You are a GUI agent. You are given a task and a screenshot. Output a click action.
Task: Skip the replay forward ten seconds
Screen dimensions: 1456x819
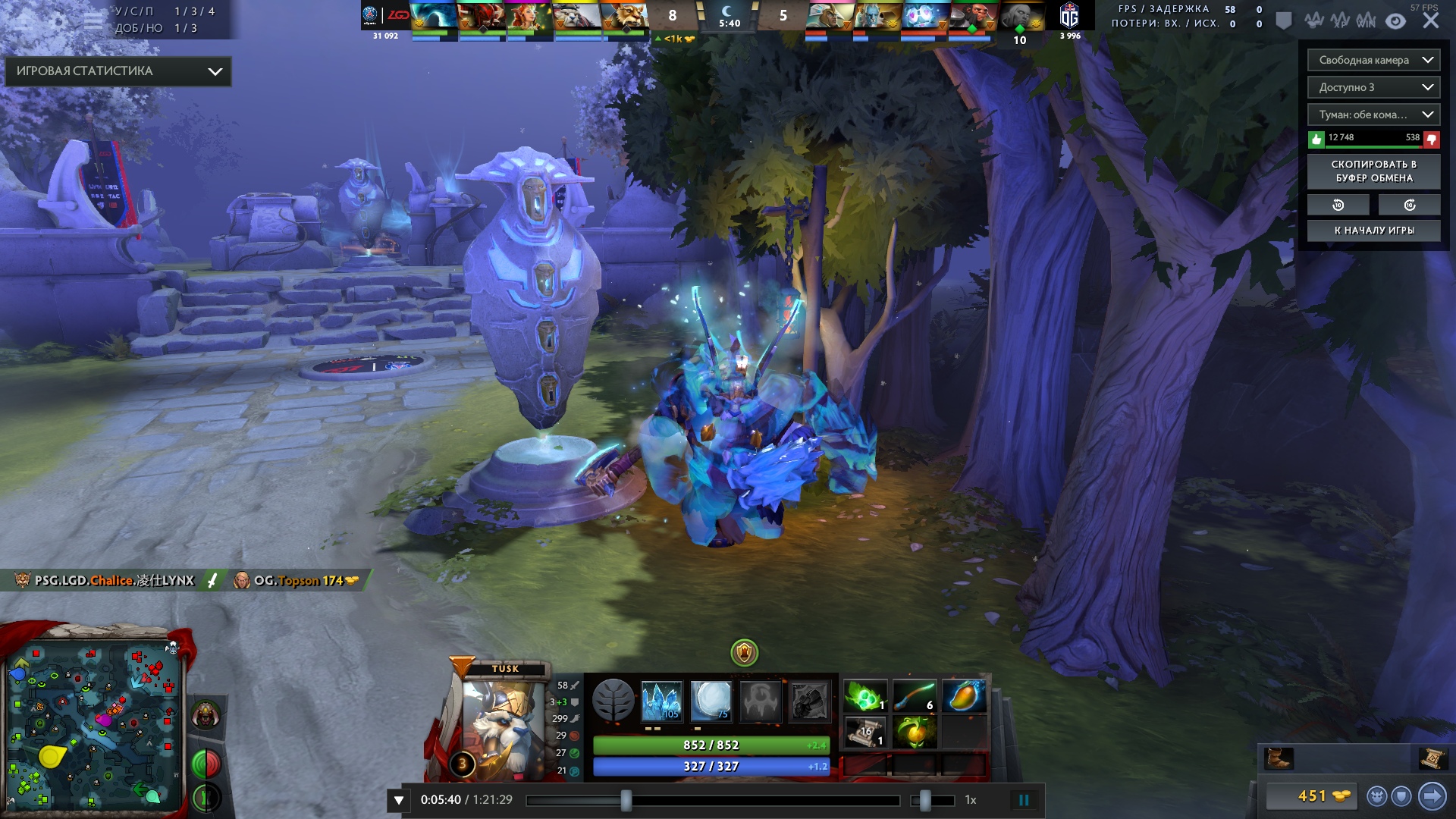(1409, 206)
